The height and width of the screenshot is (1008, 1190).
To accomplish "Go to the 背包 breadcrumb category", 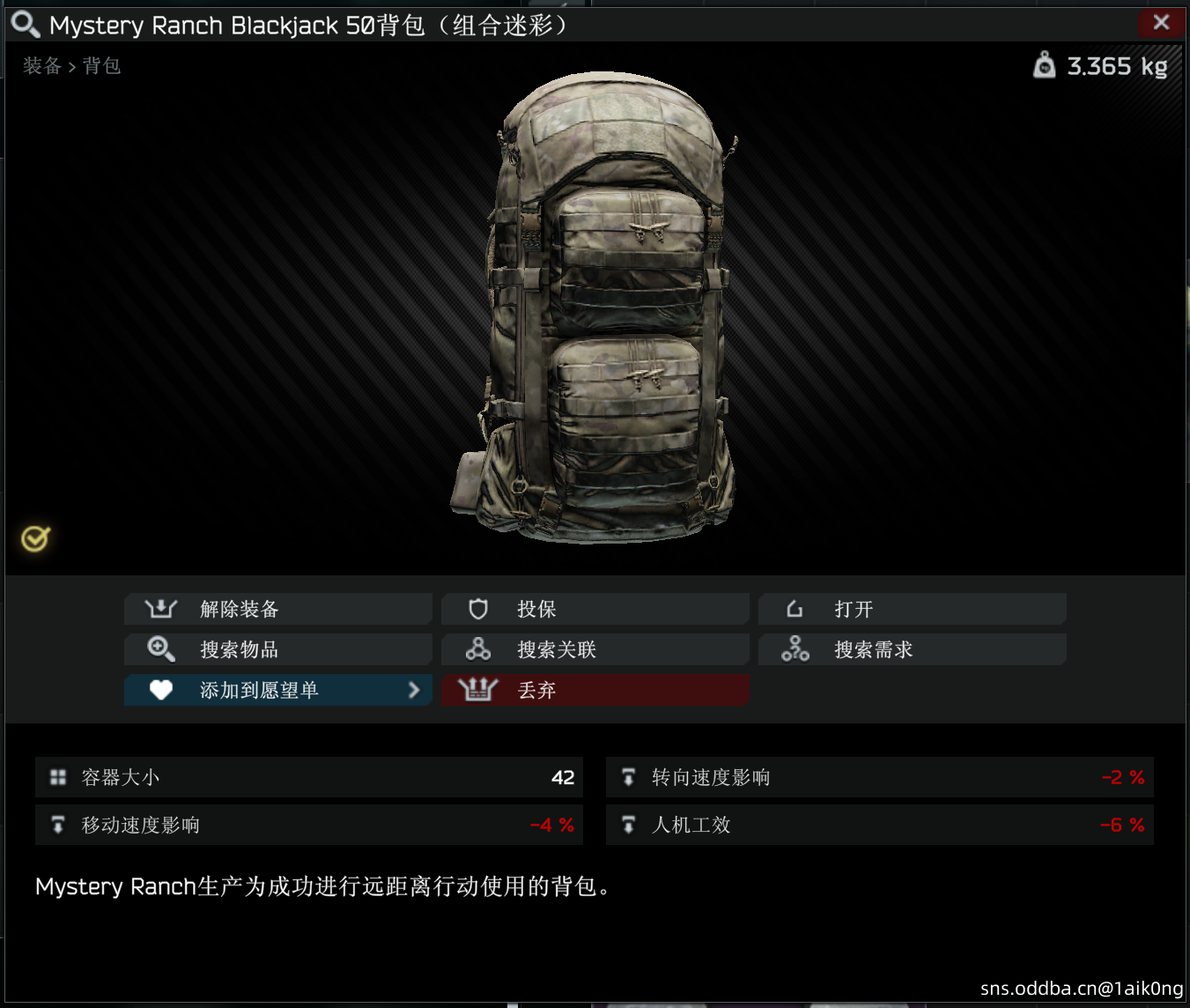I will tap(101, 66).
